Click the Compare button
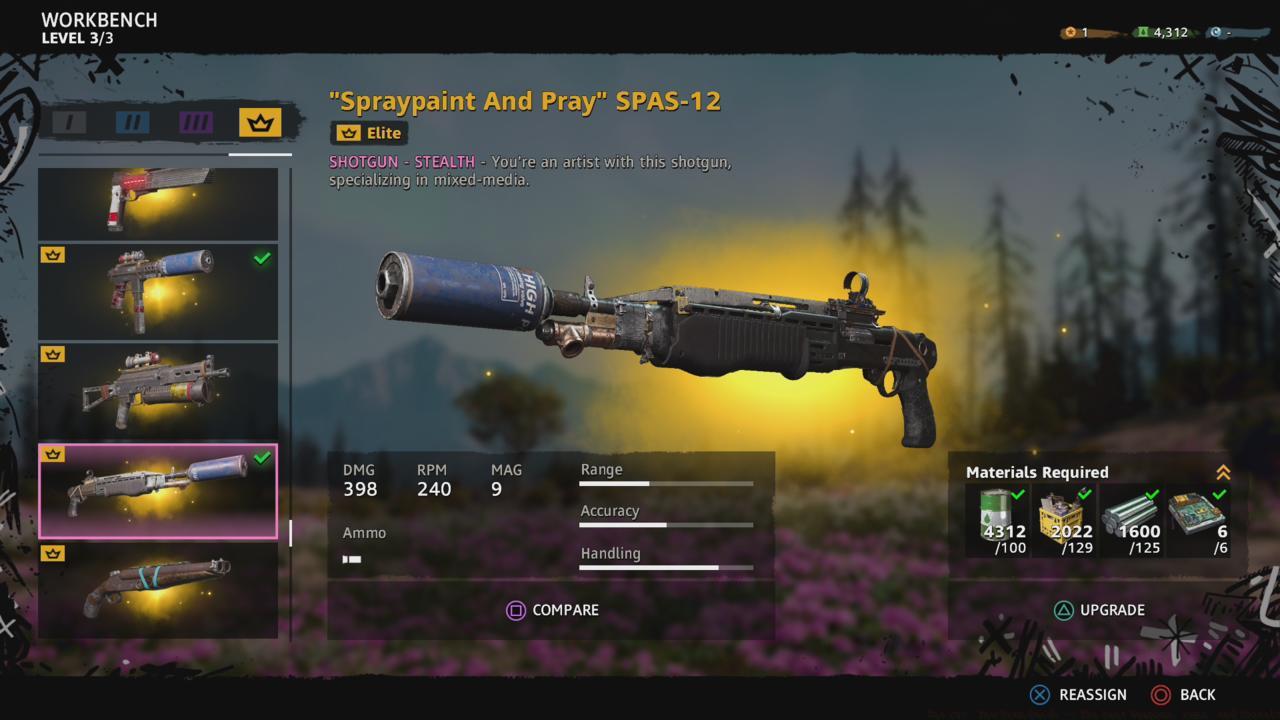This screenshot has height=720, width=1280. tap(552, 610)
